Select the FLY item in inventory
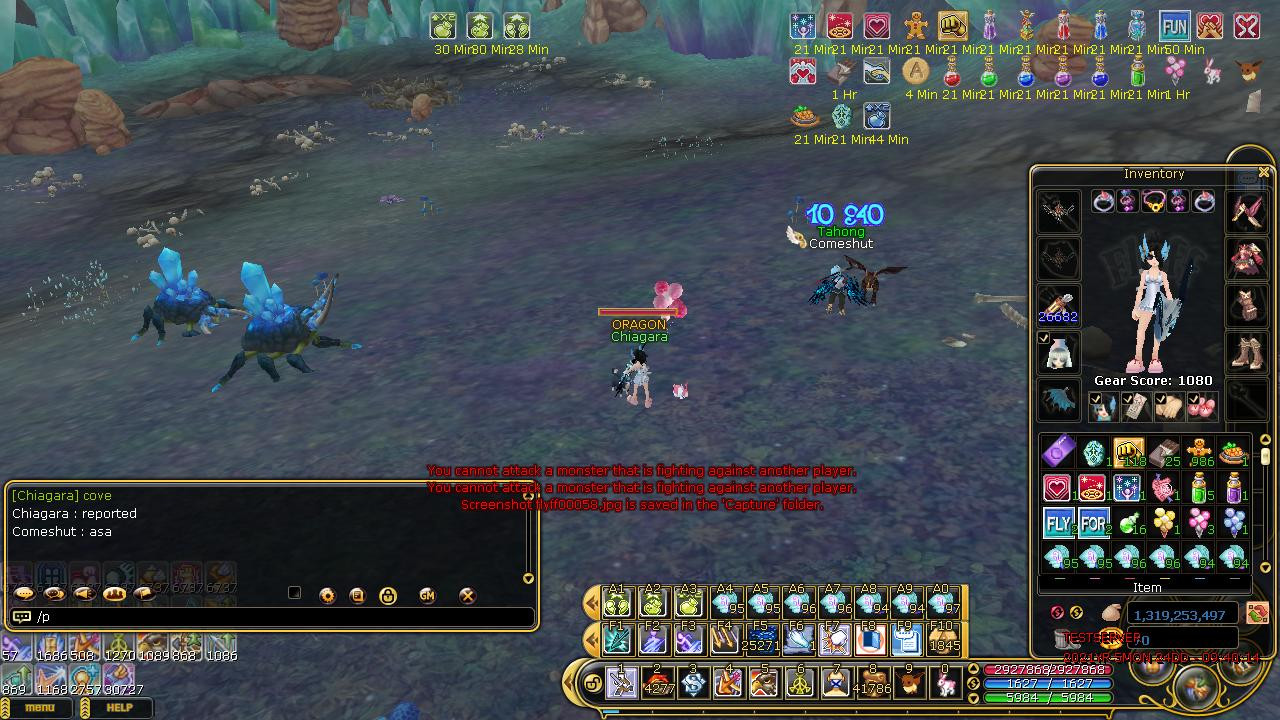This screenshot has width=1280, height=720. tap(1058, 523)
